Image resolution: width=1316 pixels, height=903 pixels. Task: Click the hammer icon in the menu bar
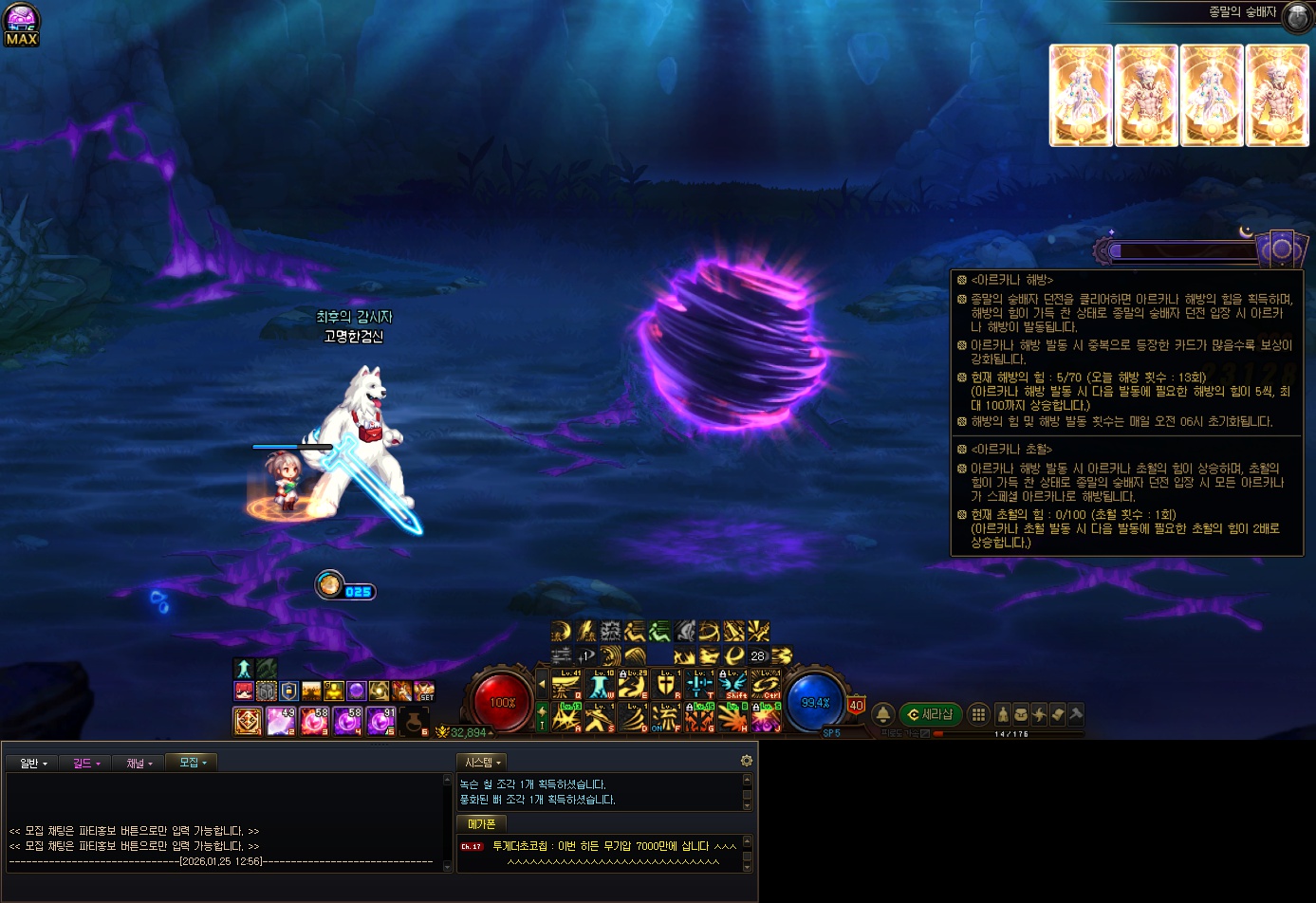pos(1075,714)
